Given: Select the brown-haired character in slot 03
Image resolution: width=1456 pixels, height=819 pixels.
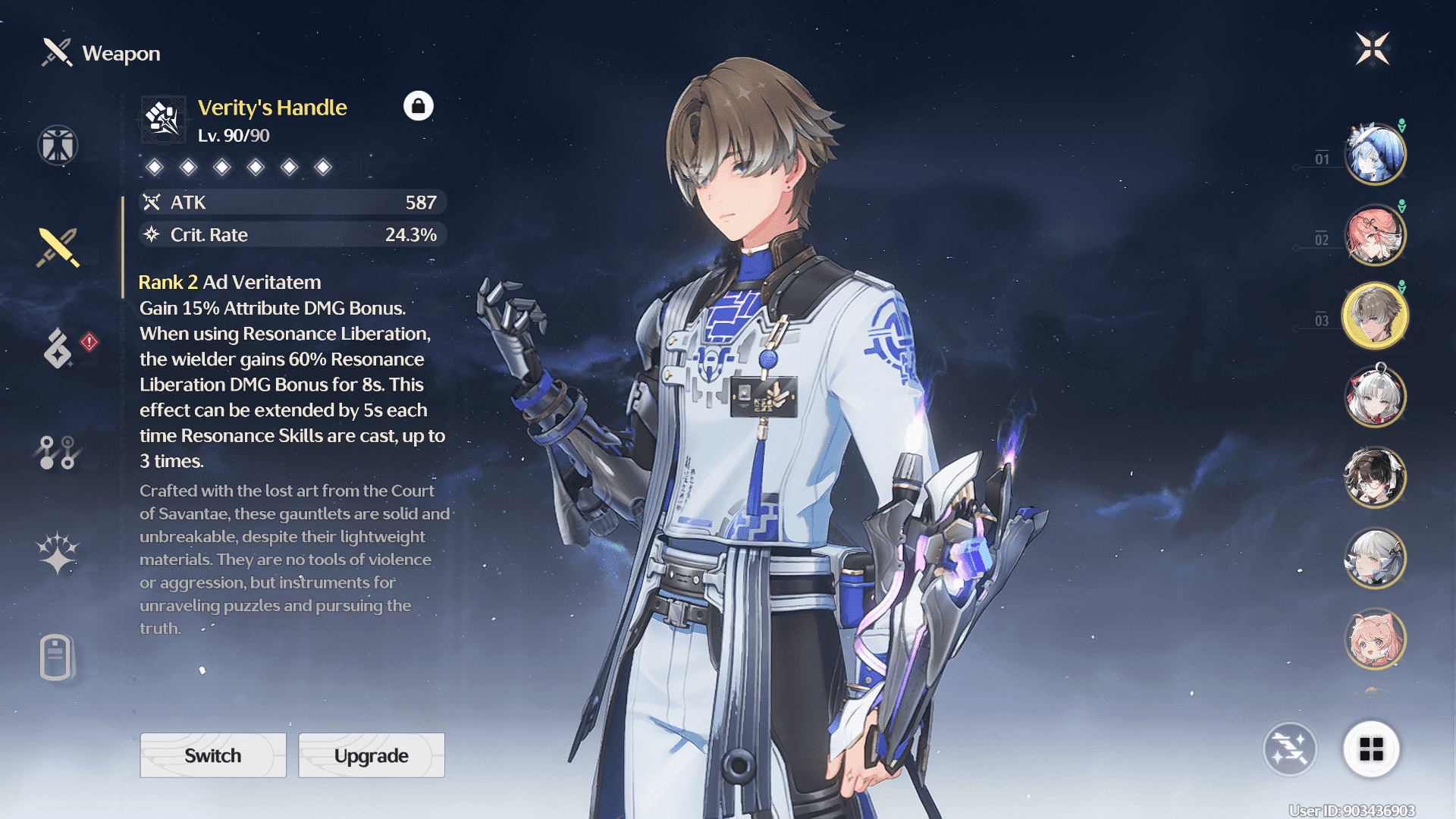Looking at the screenshot, I should pos(1375,315).
